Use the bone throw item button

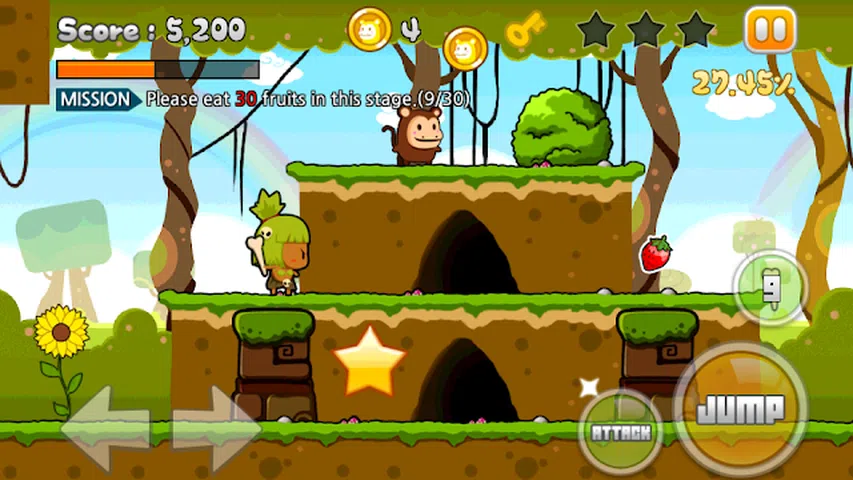[x=770, y=288]
